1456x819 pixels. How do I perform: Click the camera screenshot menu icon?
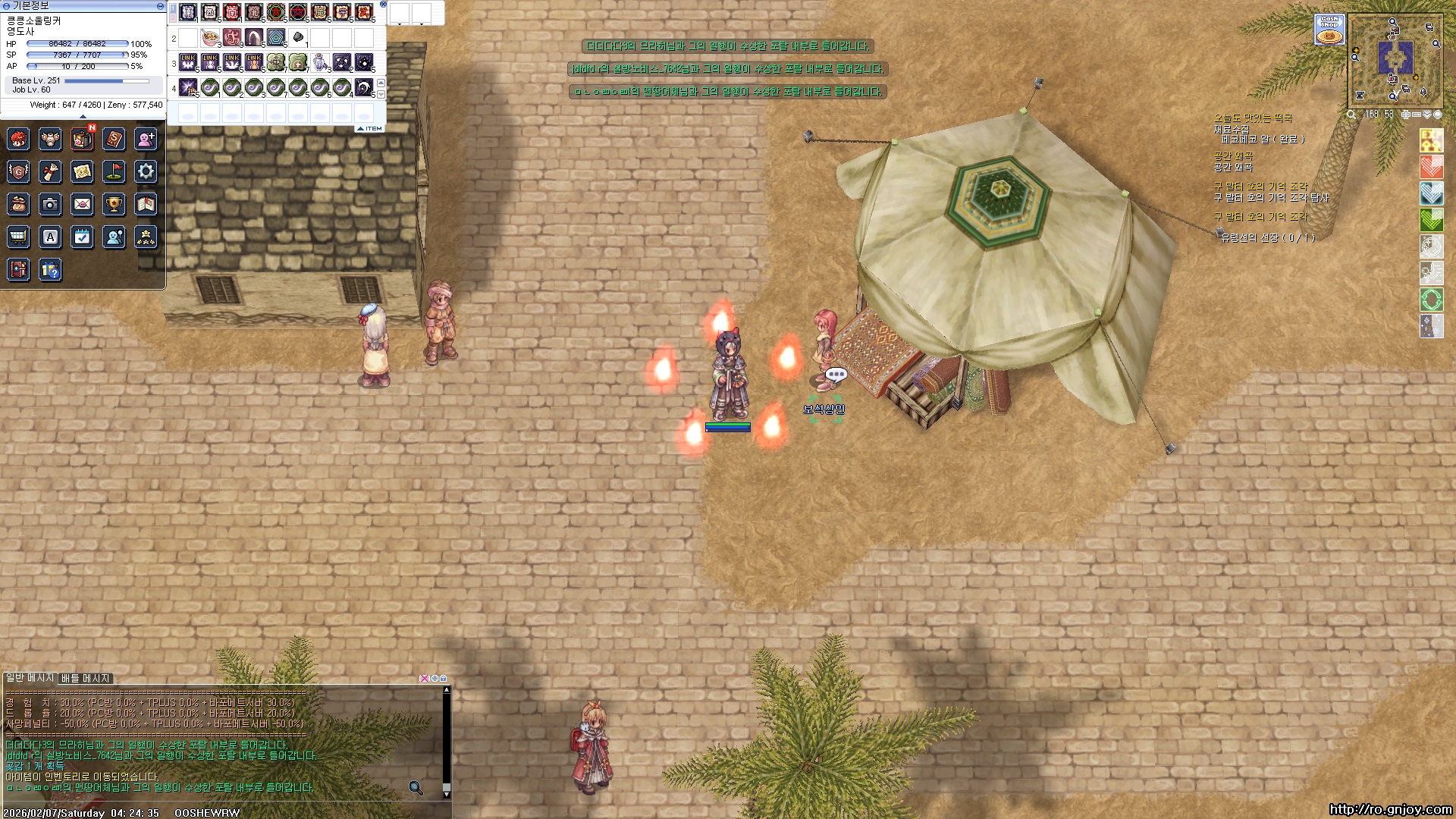pyautogui.click(x=50, y=204)
